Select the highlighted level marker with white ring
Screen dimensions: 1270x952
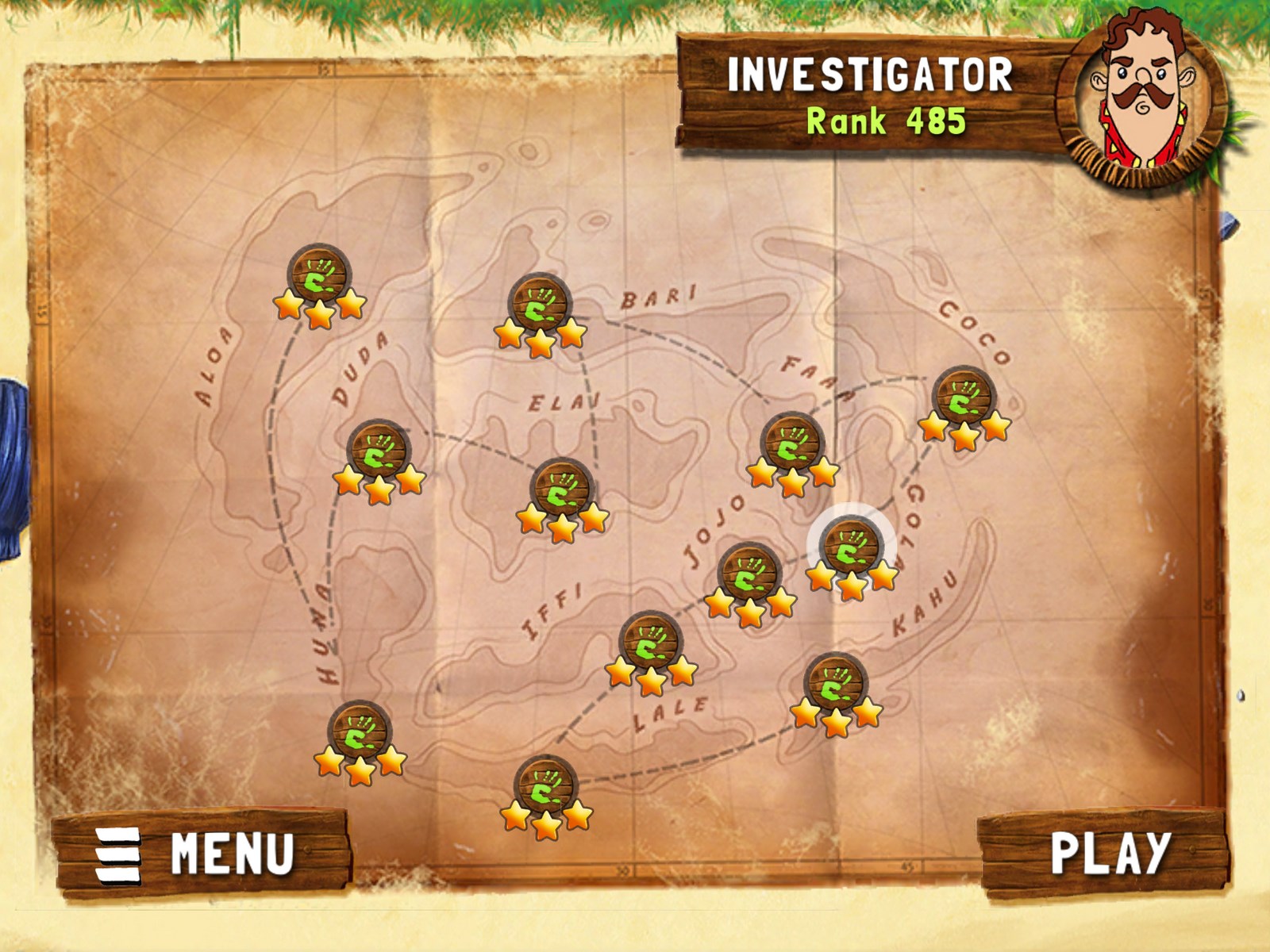851,548
